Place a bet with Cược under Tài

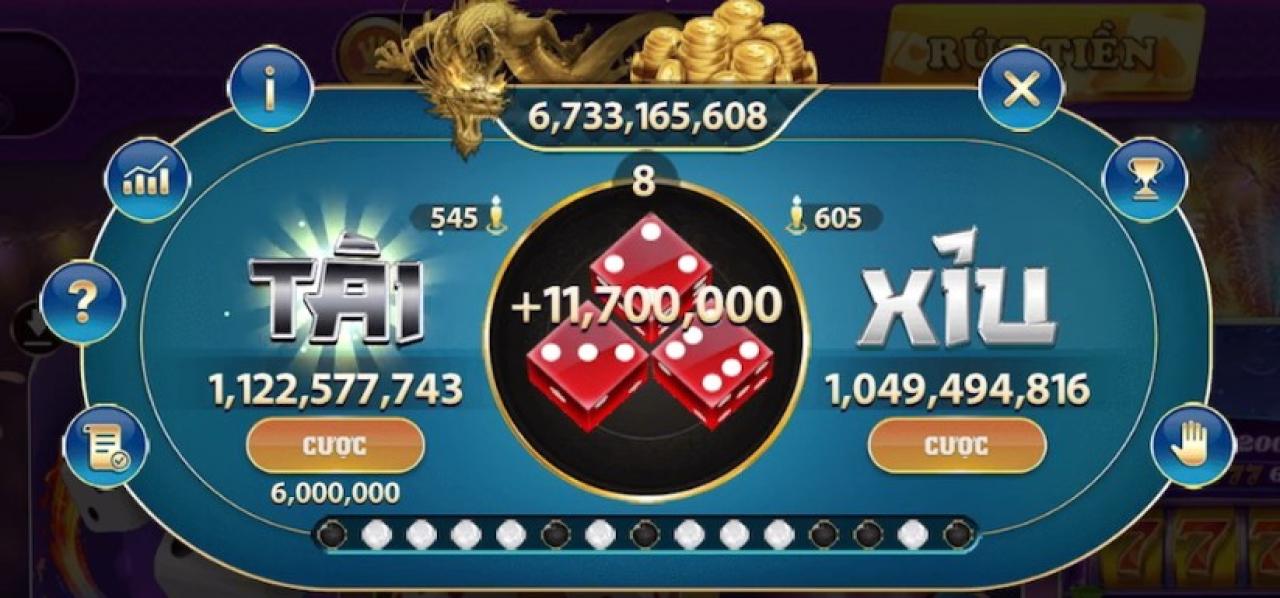(x=335, y=445)
